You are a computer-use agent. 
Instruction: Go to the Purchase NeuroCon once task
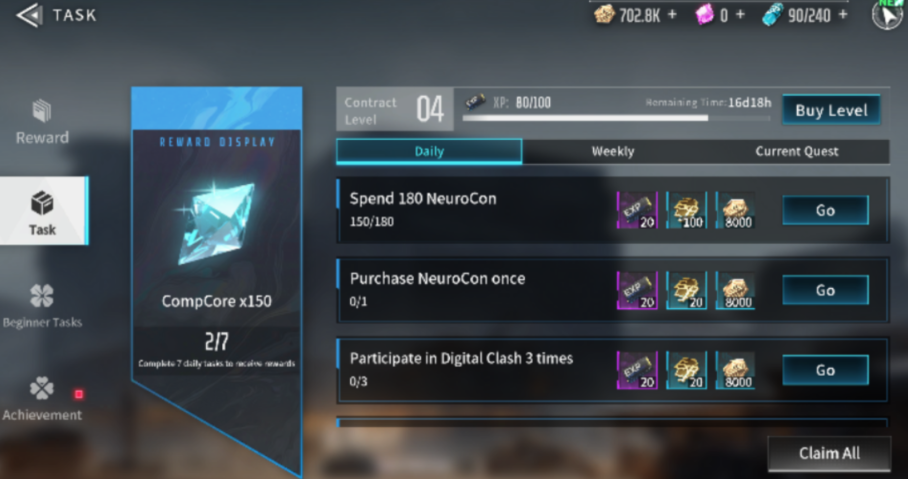[825, 290]
